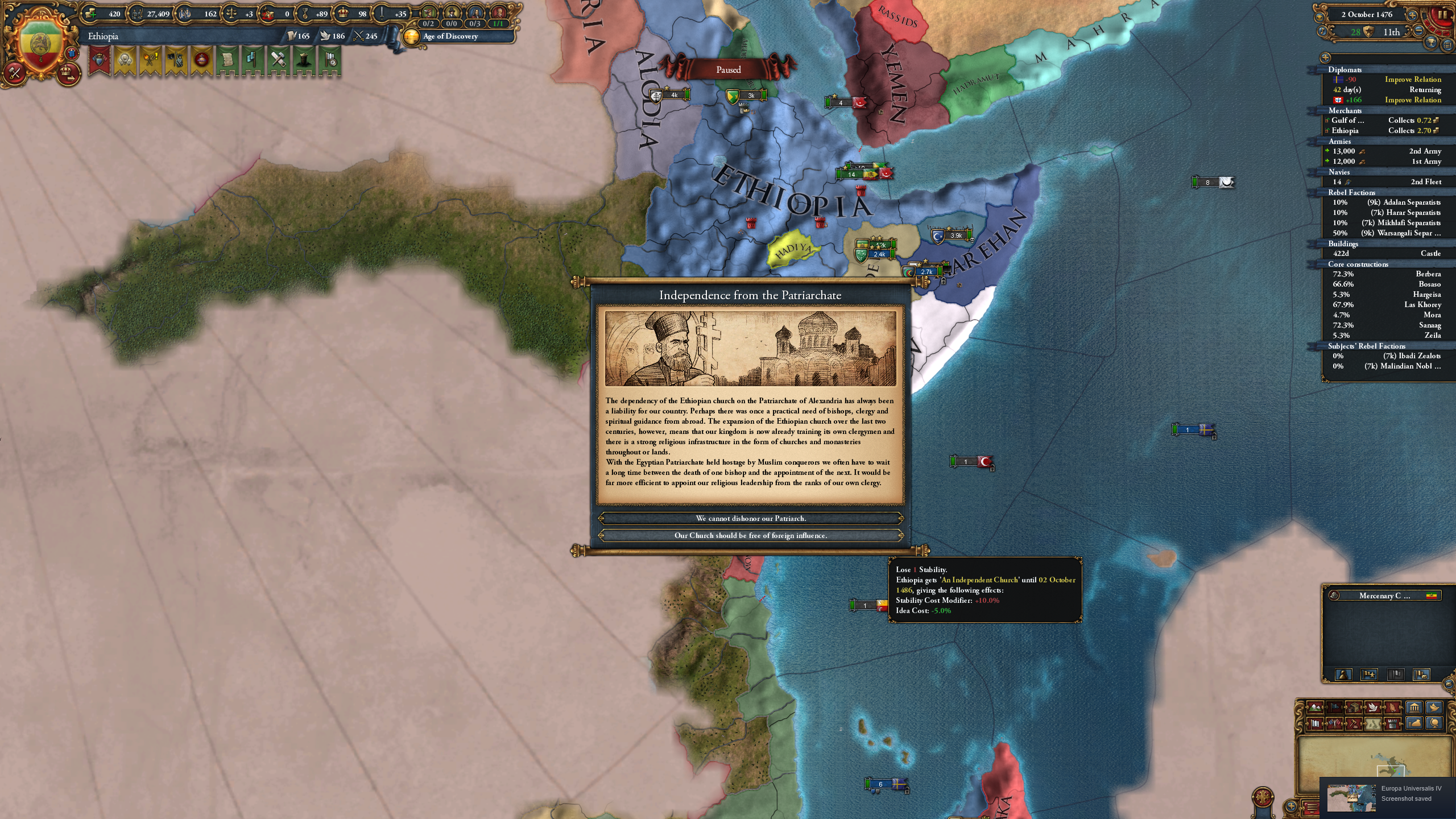The image size is (1456, 819).
Task: Decrease game speed with the minus button
Action: coord(1418,31)
